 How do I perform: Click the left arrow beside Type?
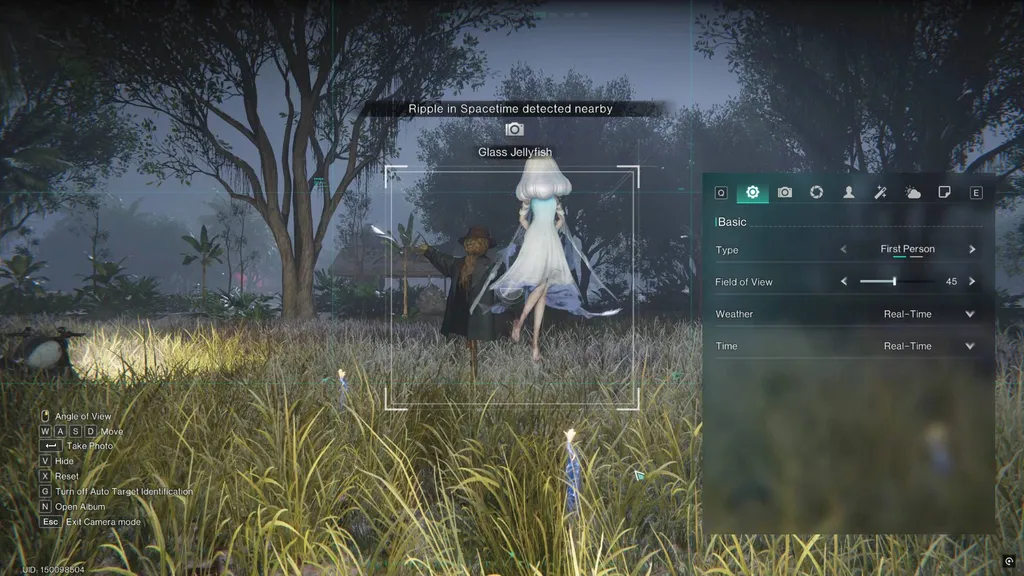click(x=843, y=249)
